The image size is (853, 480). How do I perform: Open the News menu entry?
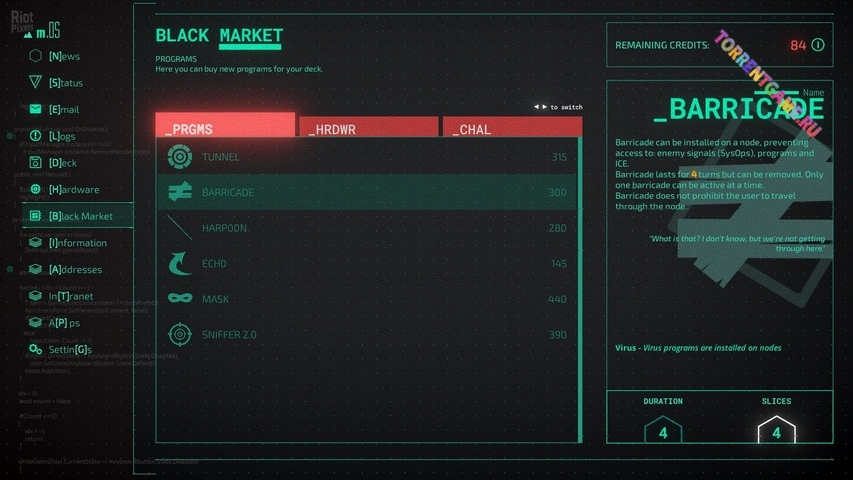tap(63, 56)
